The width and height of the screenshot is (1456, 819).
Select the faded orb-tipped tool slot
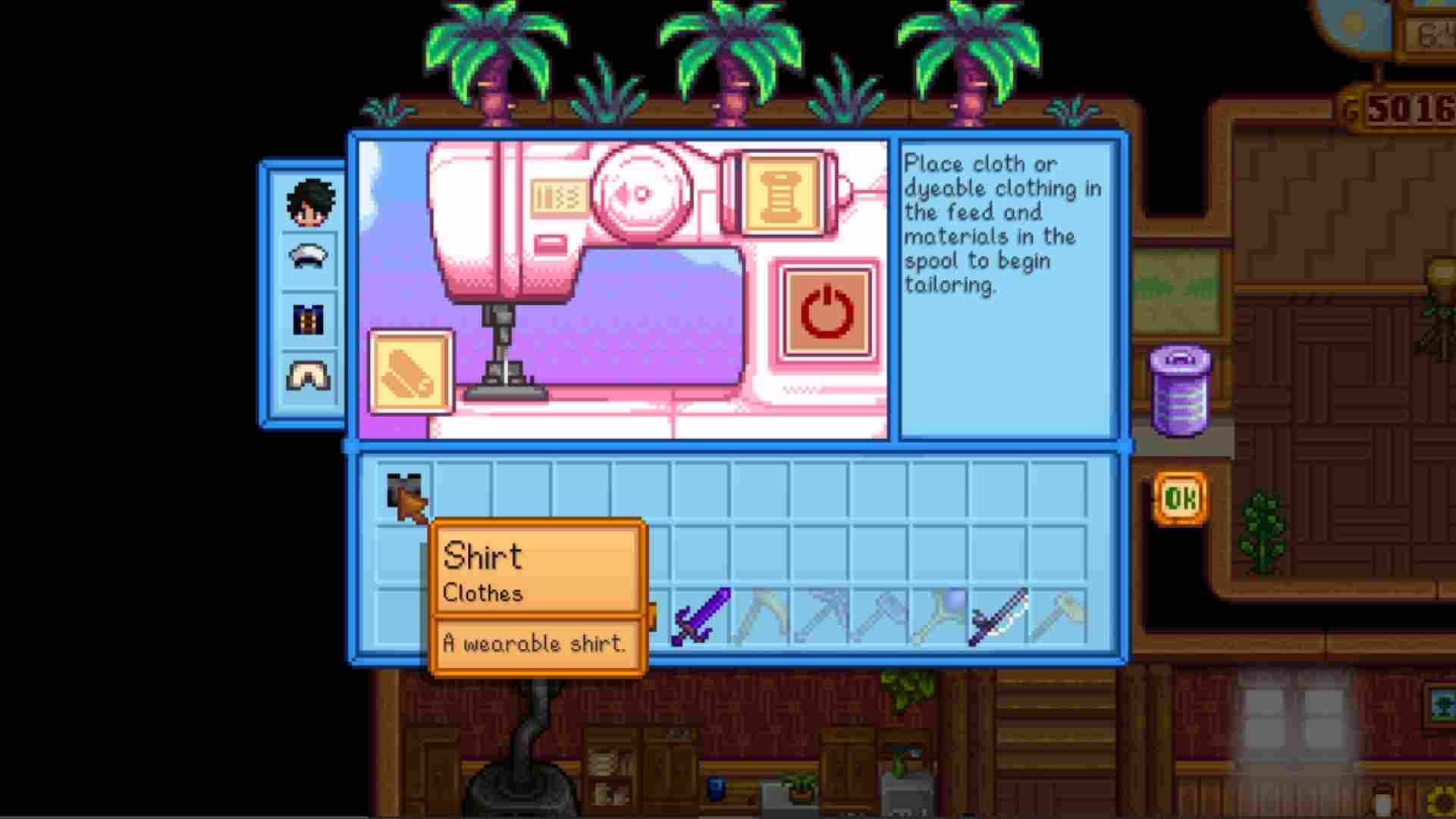click(x=939, y=616)
